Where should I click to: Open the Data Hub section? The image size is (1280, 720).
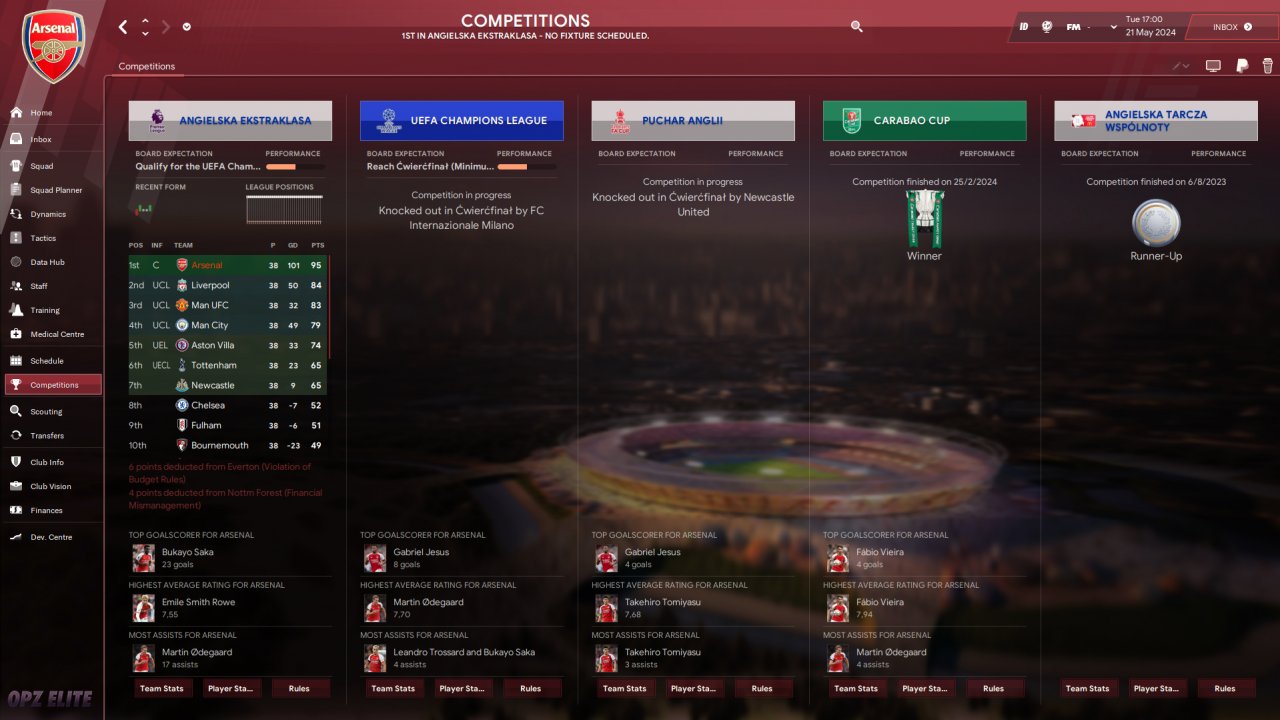coord(47,262)
